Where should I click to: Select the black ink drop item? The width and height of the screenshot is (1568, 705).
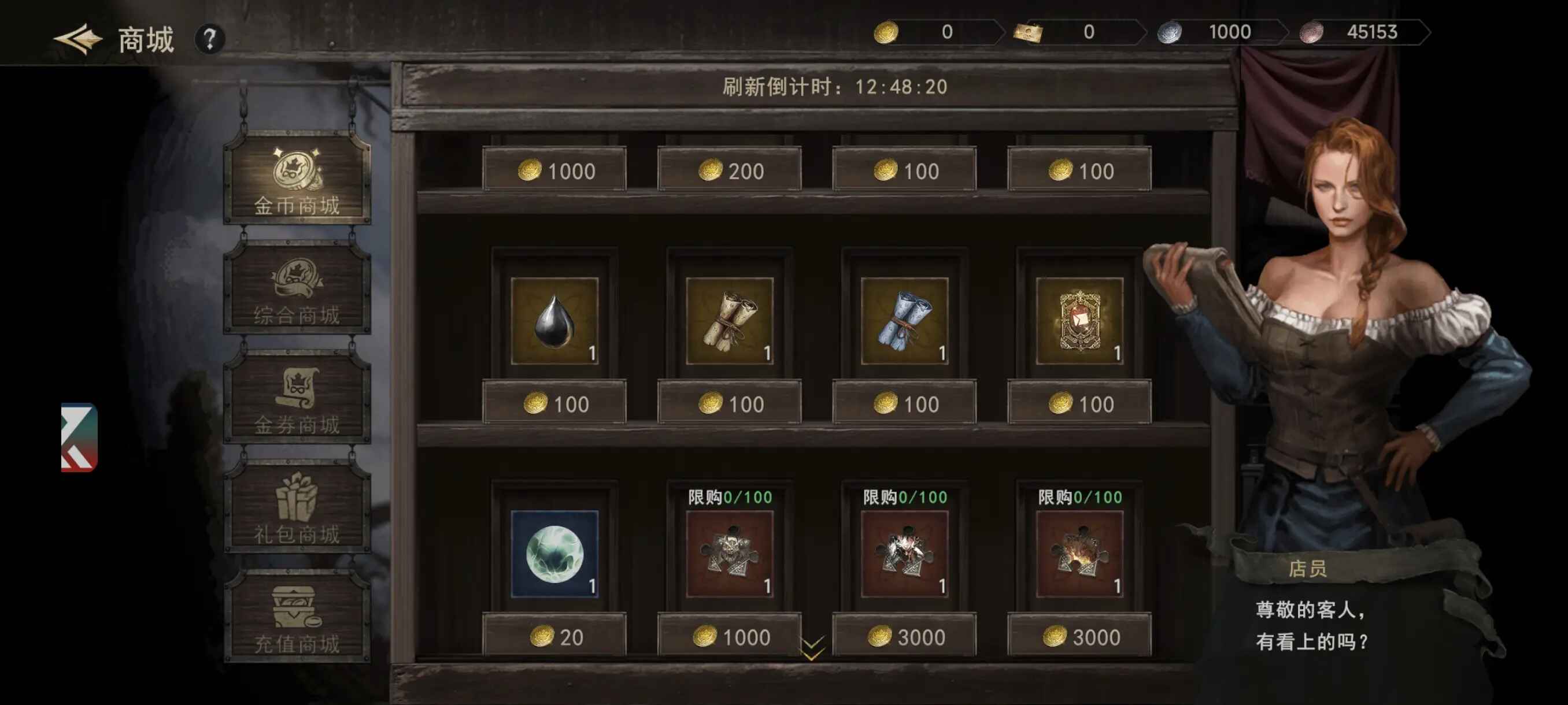[555, 322]
